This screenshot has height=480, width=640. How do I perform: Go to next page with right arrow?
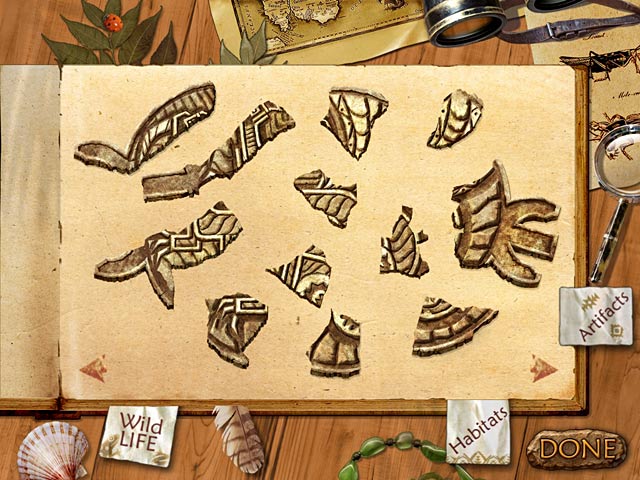pos(543,369)
